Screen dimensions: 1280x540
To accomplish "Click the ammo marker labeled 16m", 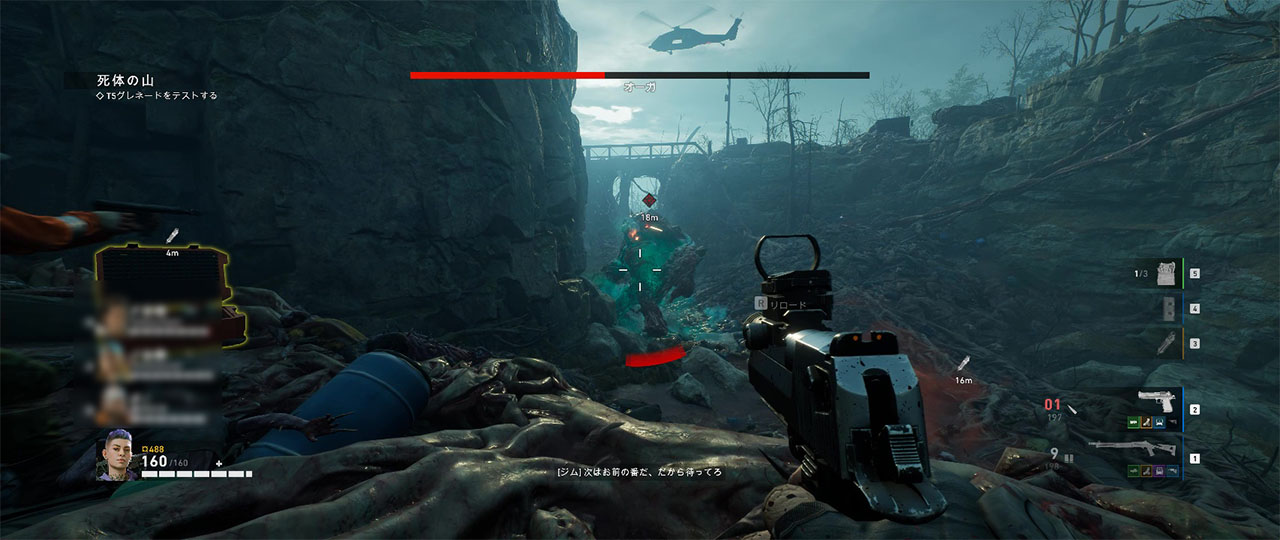I will point(964,363).
